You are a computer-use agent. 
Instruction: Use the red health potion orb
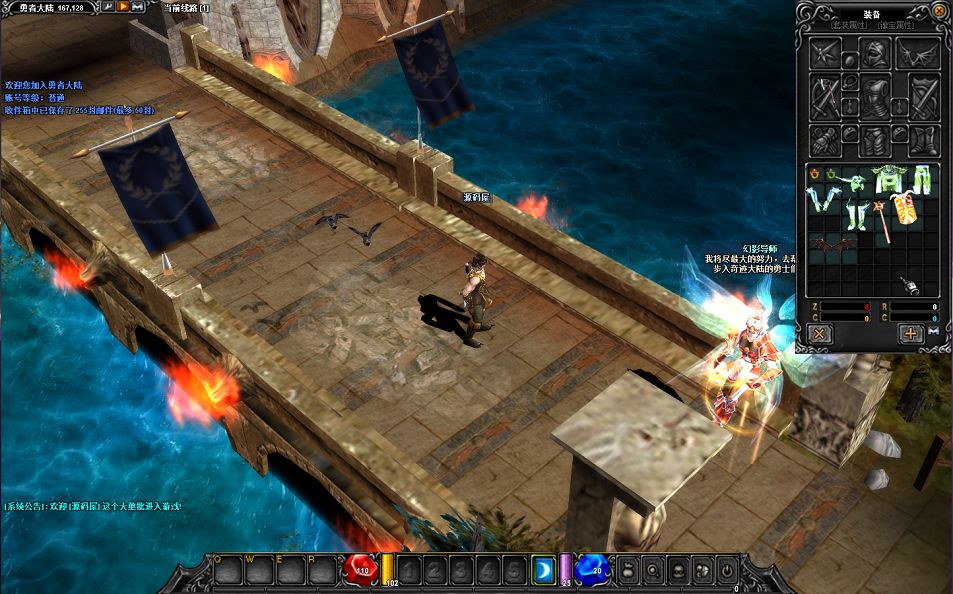[x=361, y=570]
